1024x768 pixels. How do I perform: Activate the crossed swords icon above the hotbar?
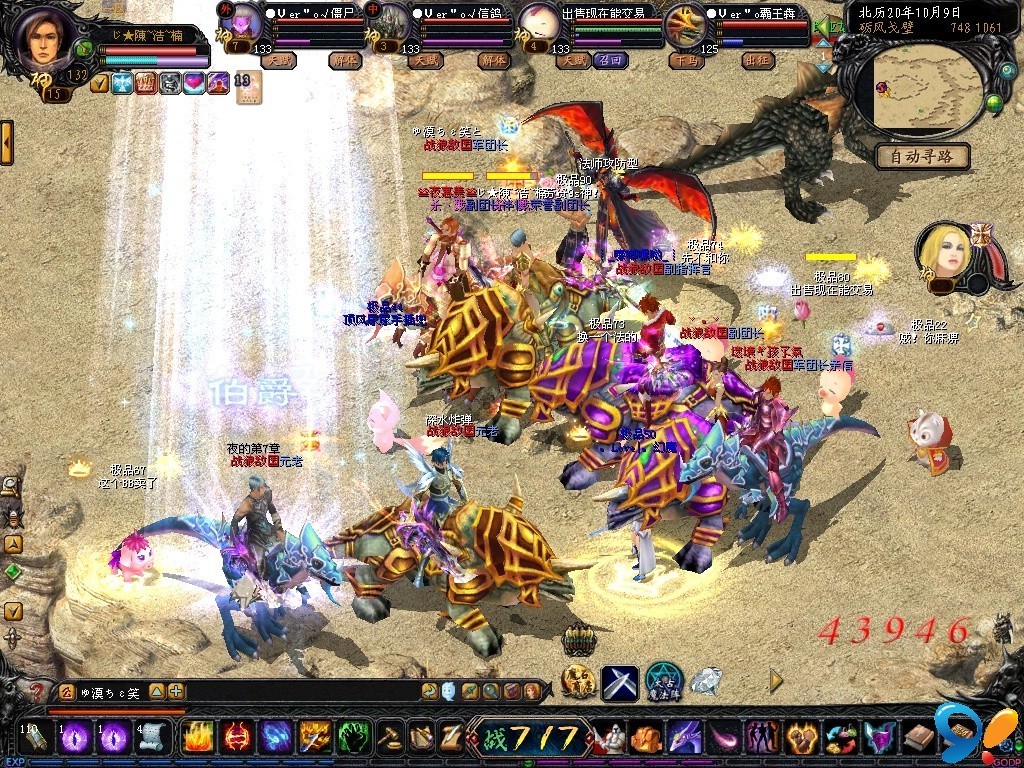tap(620, 682)
